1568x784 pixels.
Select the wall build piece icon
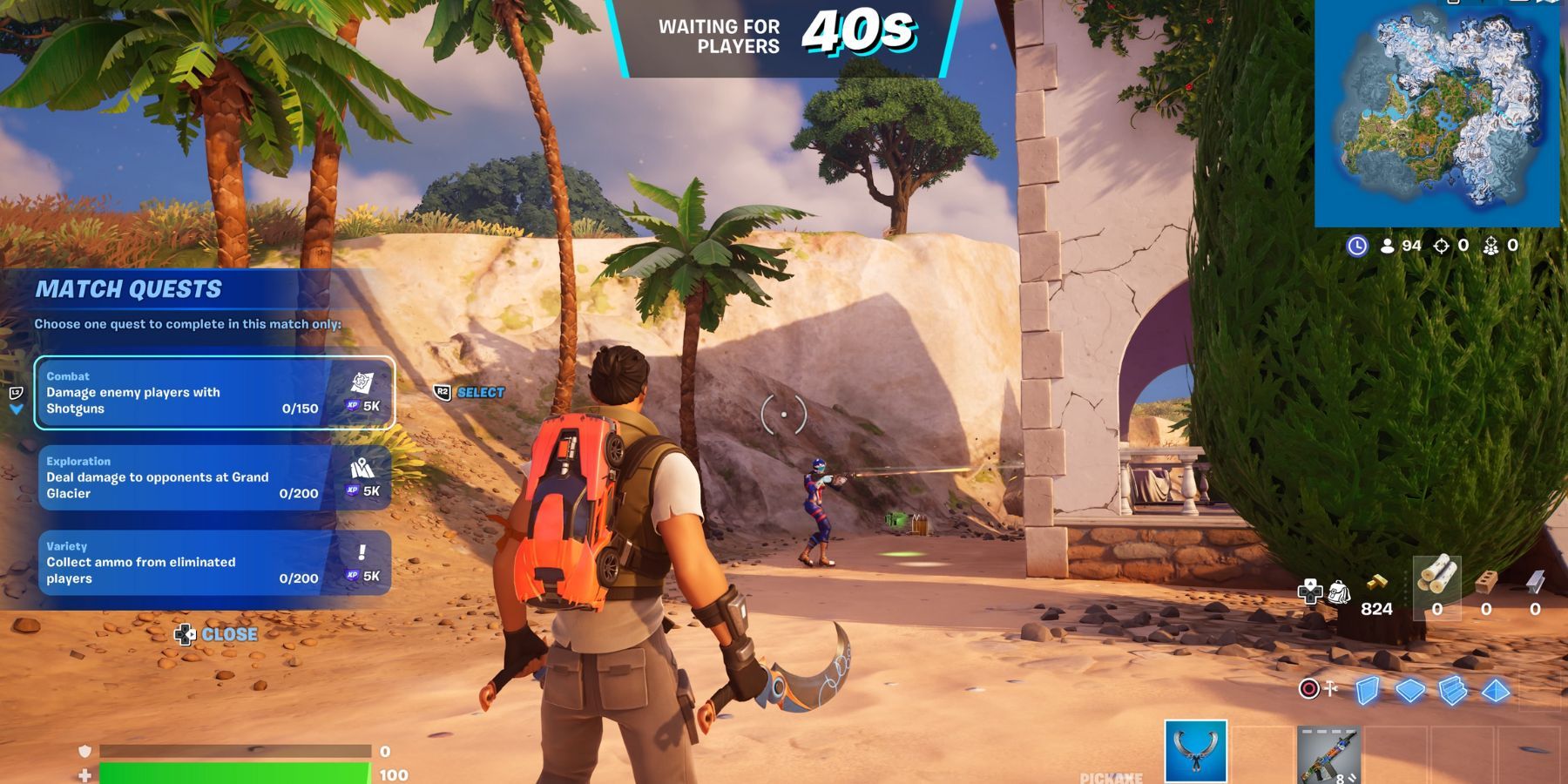click(1367, 692)
